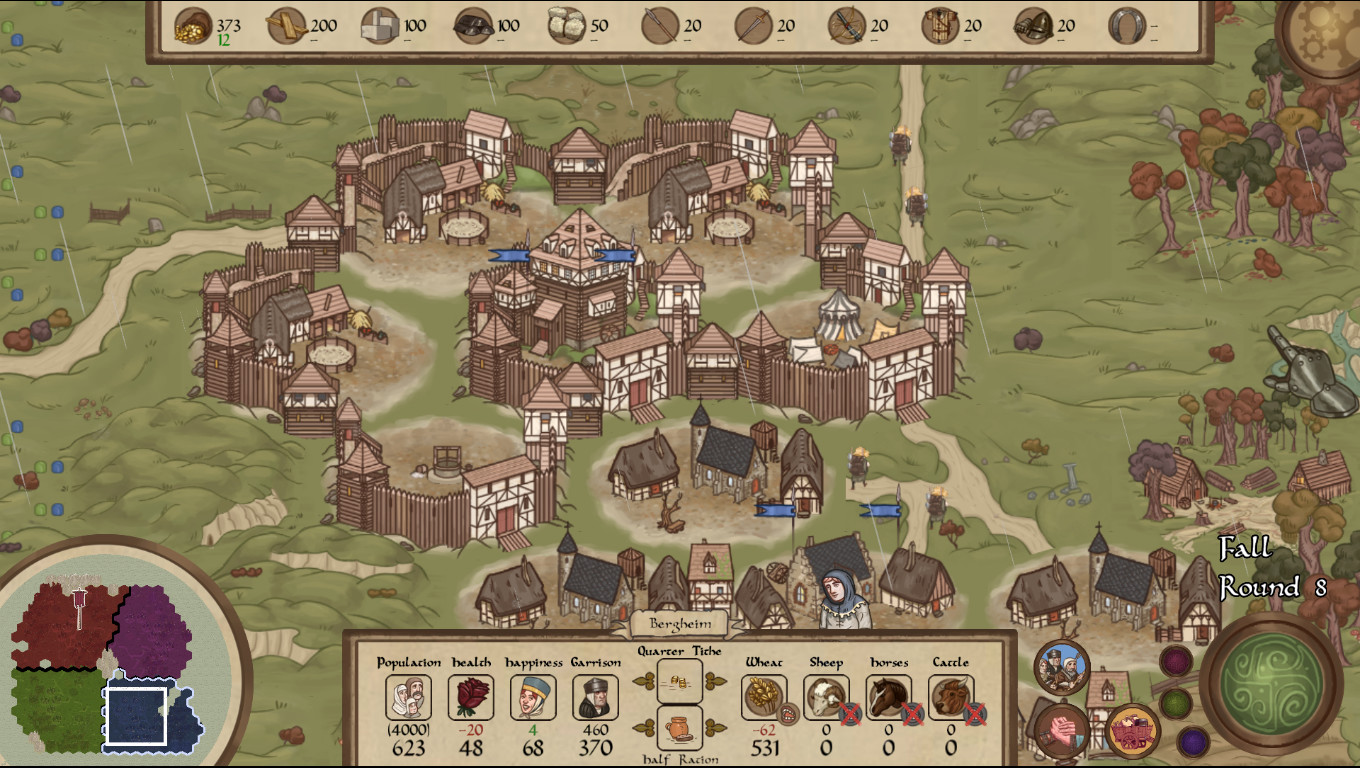Pick the Cattle livestock icon
This screenshot has height=768, width=1360.
950,697
